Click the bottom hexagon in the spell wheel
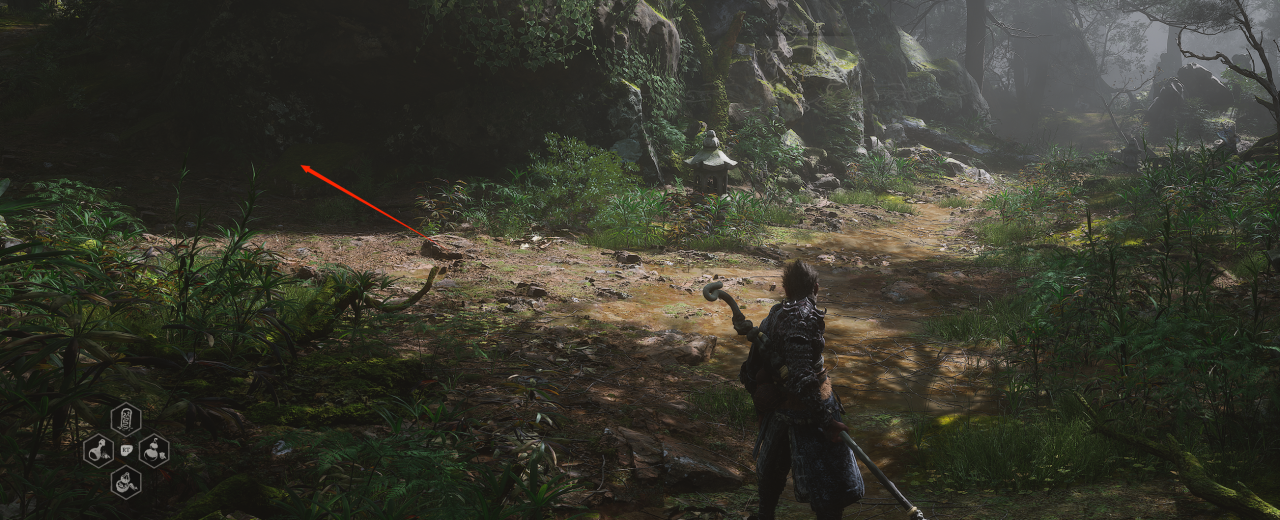Image resolution: width=1280 pixels, height=520 pixels. 126,483
